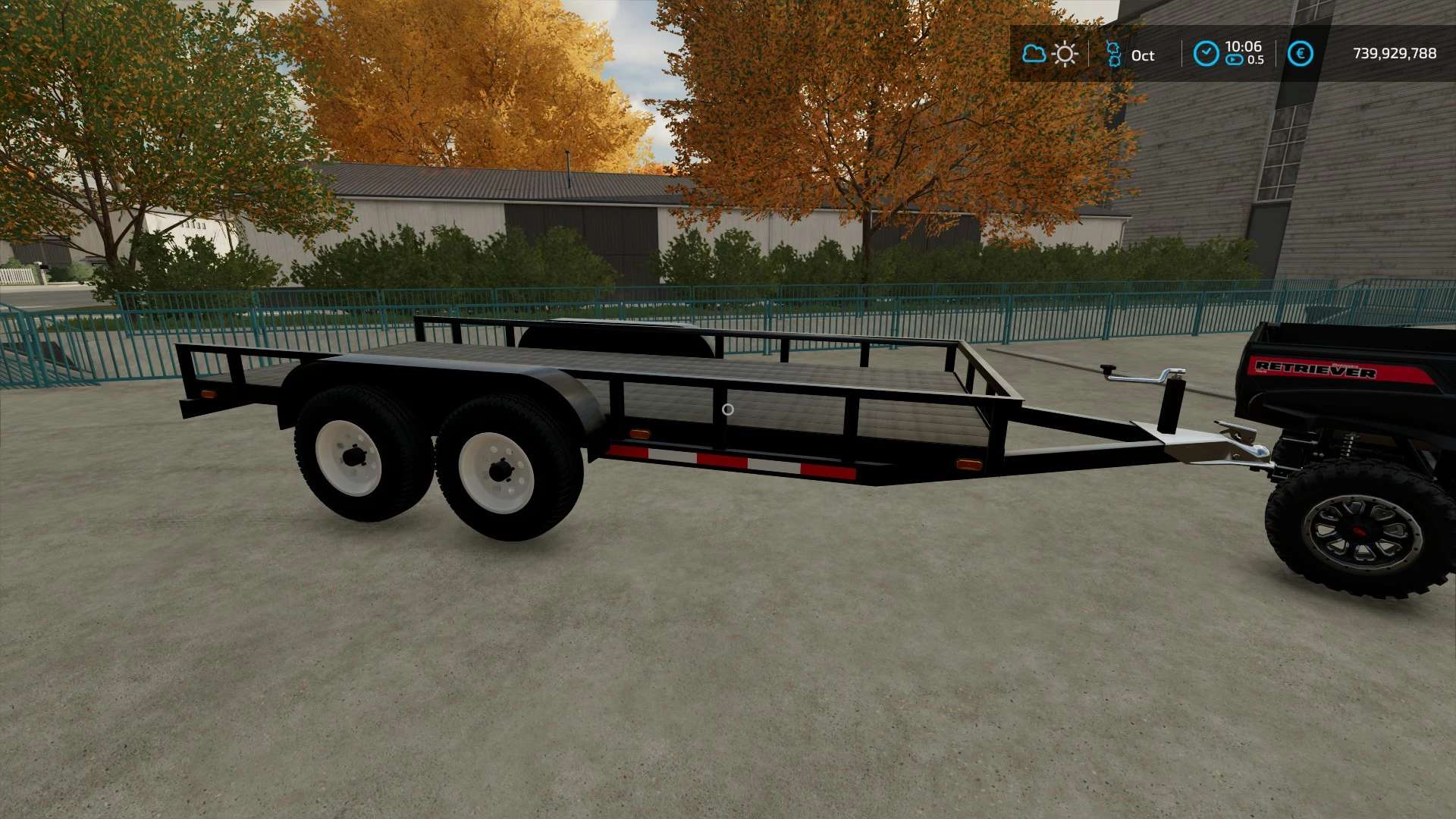Click the clock icon in the HUD

point(1206,54)
